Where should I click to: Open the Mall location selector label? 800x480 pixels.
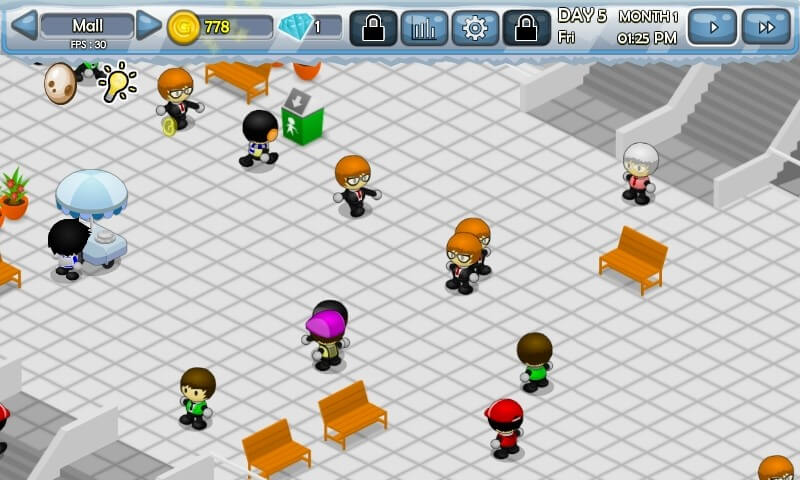(87, 26)
